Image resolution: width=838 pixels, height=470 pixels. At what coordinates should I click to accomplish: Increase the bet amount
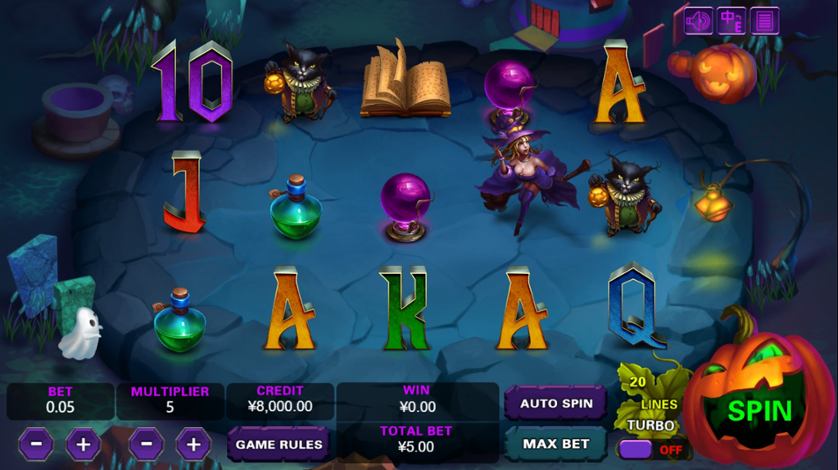[83, 443]
